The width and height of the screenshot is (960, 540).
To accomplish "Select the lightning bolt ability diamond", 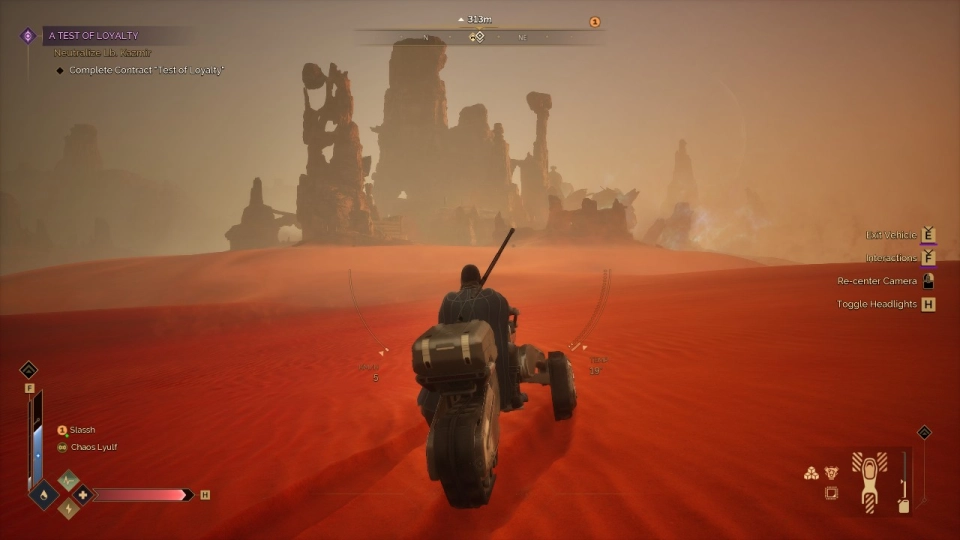I will 68,508.
